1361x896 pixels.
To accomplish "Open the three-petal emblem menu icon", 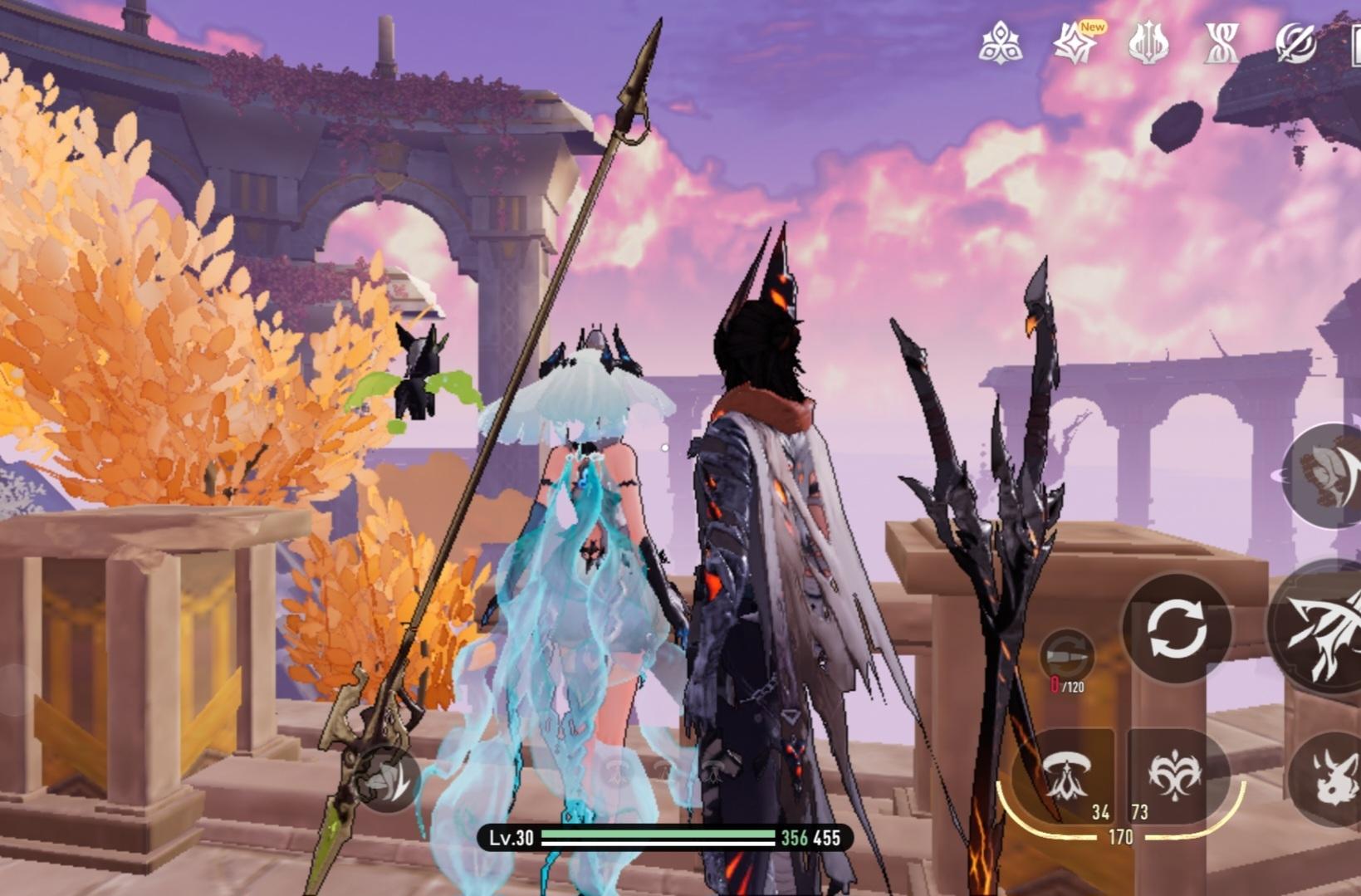I will click(x=1000, y=42).
